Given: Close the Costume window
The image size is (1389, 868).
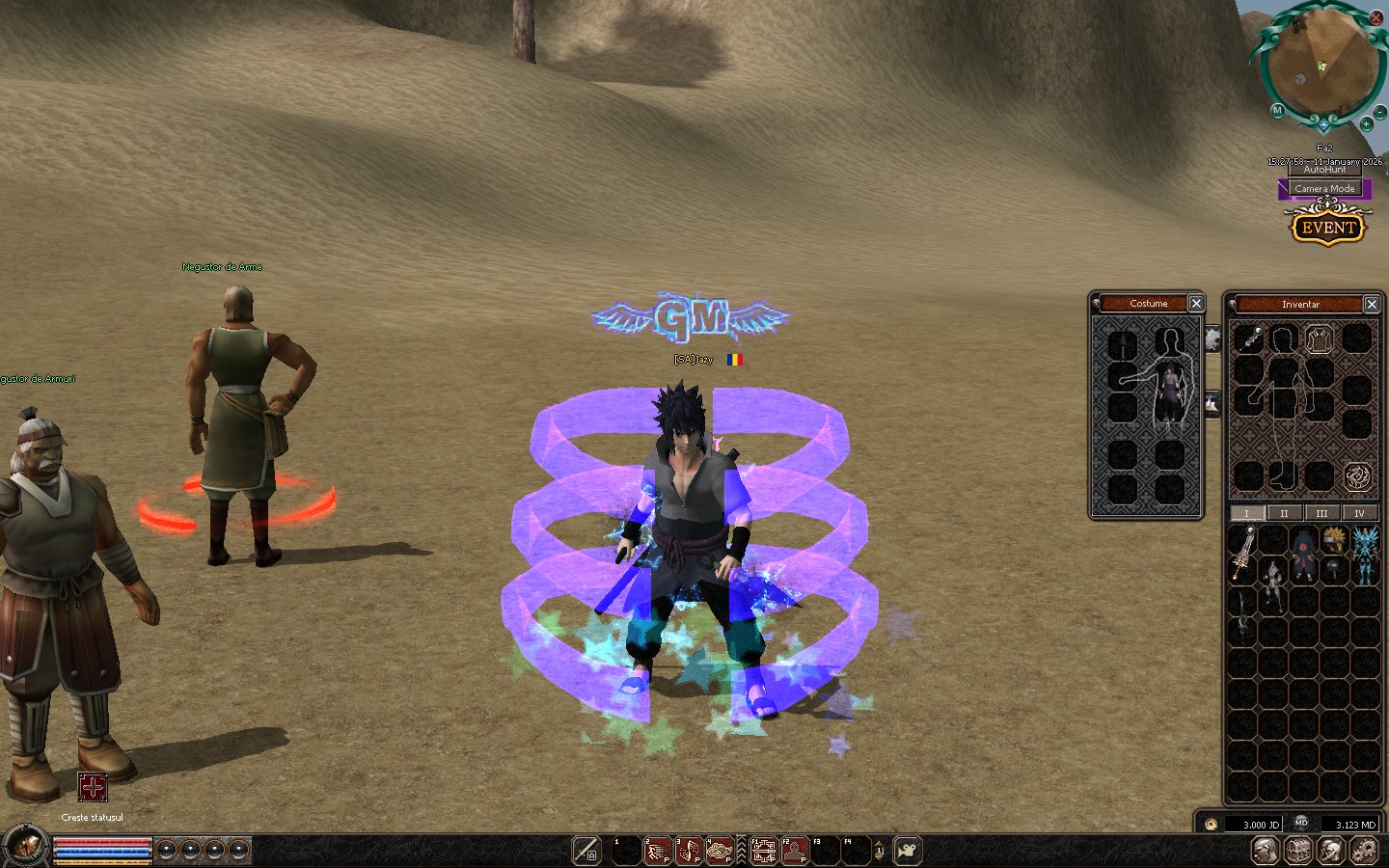Looking at the screenshot, I should [1196, 304].
